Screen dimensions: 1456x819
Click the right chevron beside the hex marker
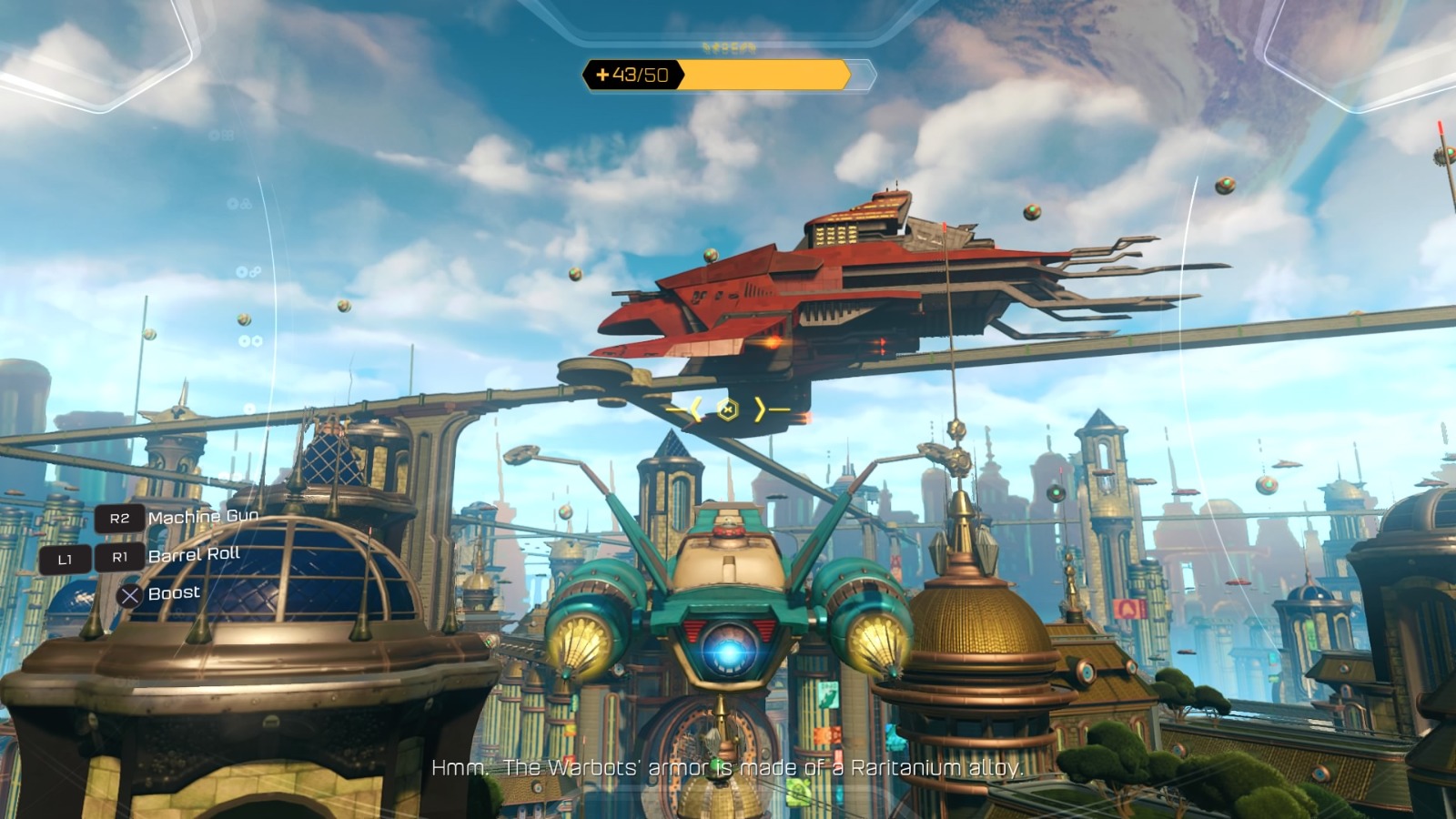click(759, 409)
